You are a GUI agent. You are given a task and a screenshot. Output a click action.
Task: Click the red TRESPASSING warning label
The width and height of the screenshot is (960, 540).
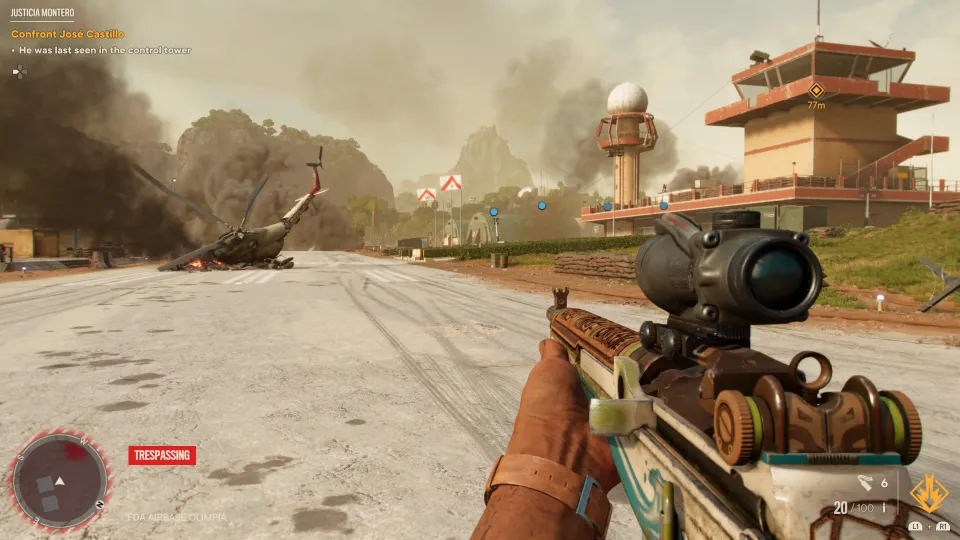tap(162, 455)
